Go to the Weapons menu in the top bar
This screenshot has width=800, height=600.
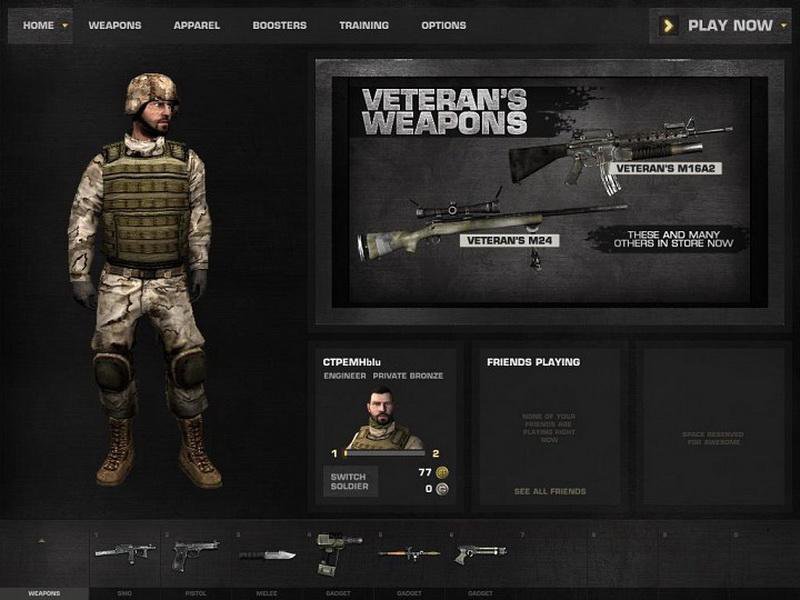coord(115,25)
